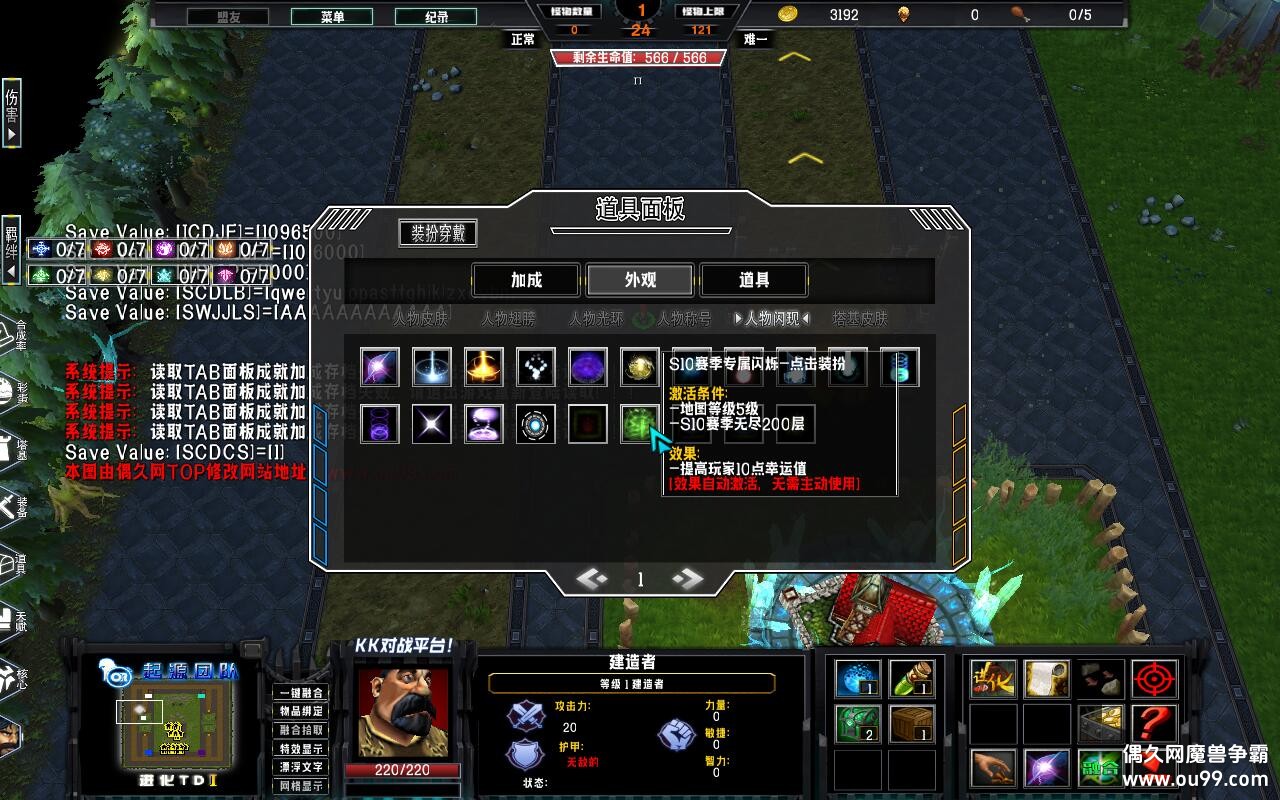This screenshot has height=800, width=1280.
Task: Open the 羁绊 panel icon on the left edge
Action: (x=9, y=248)
